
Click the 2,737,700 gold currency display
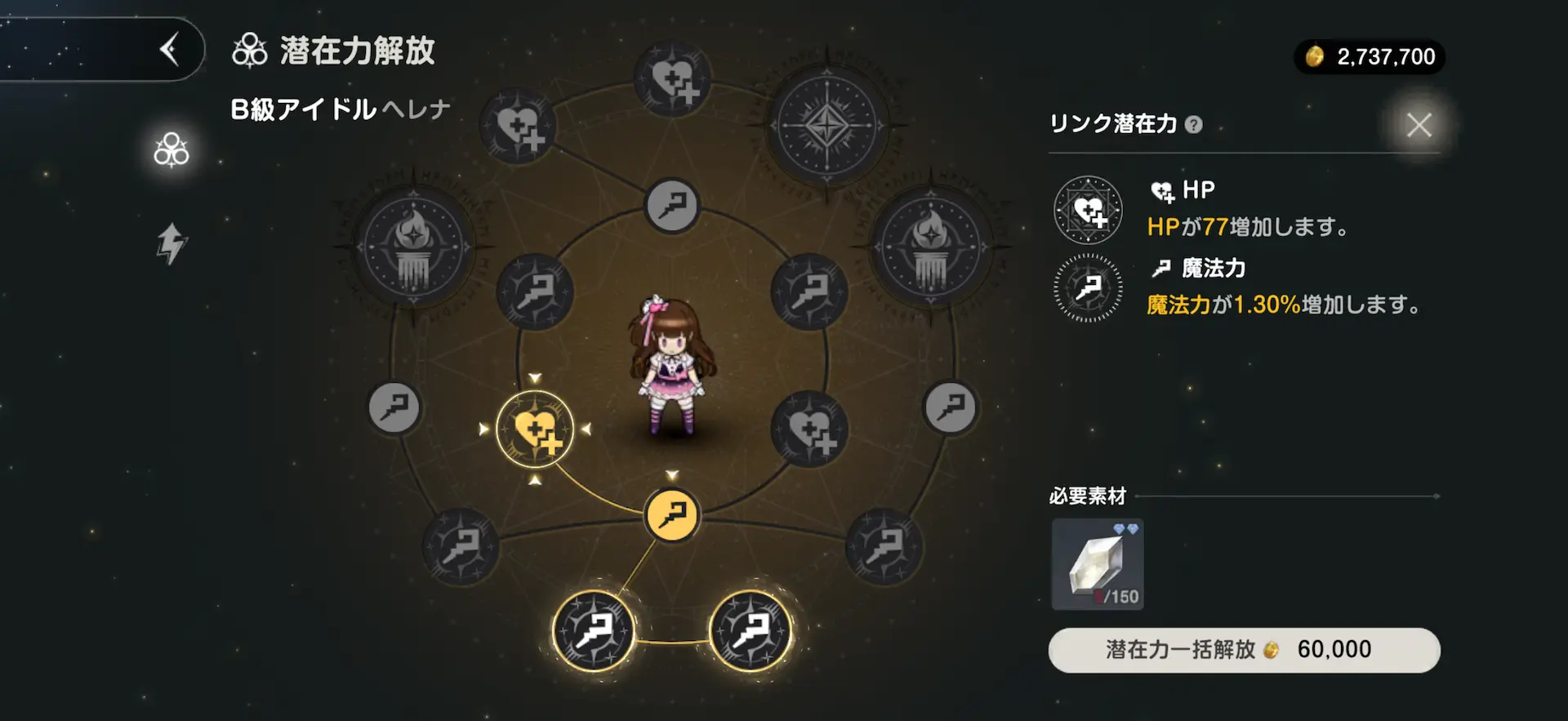point(1369,56)
